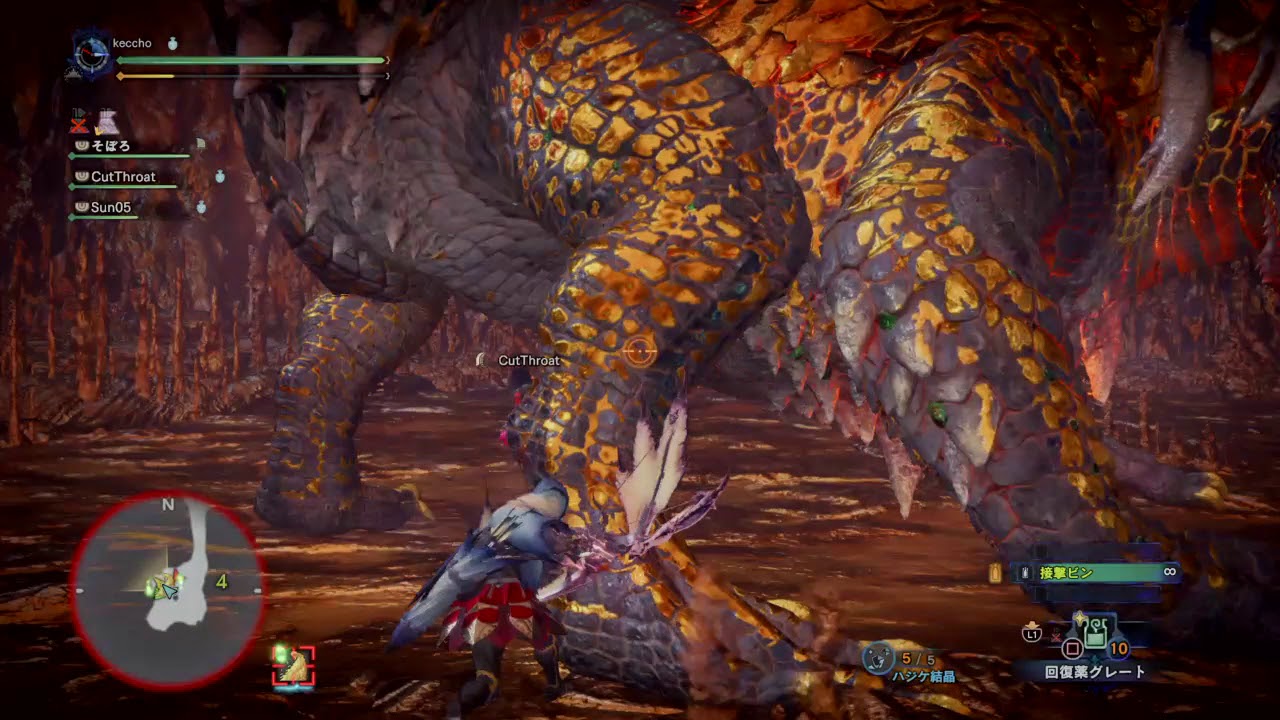This screenshot has width=1280, height=720.
Task: Open the L1 item-cycle selector
Action: [1032, 634]
